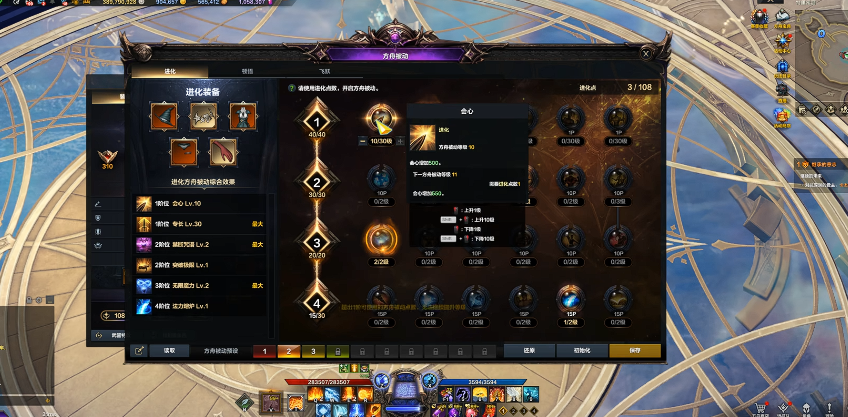
Task: Click the hat equipment slot
Action: [x=163, y=117]
